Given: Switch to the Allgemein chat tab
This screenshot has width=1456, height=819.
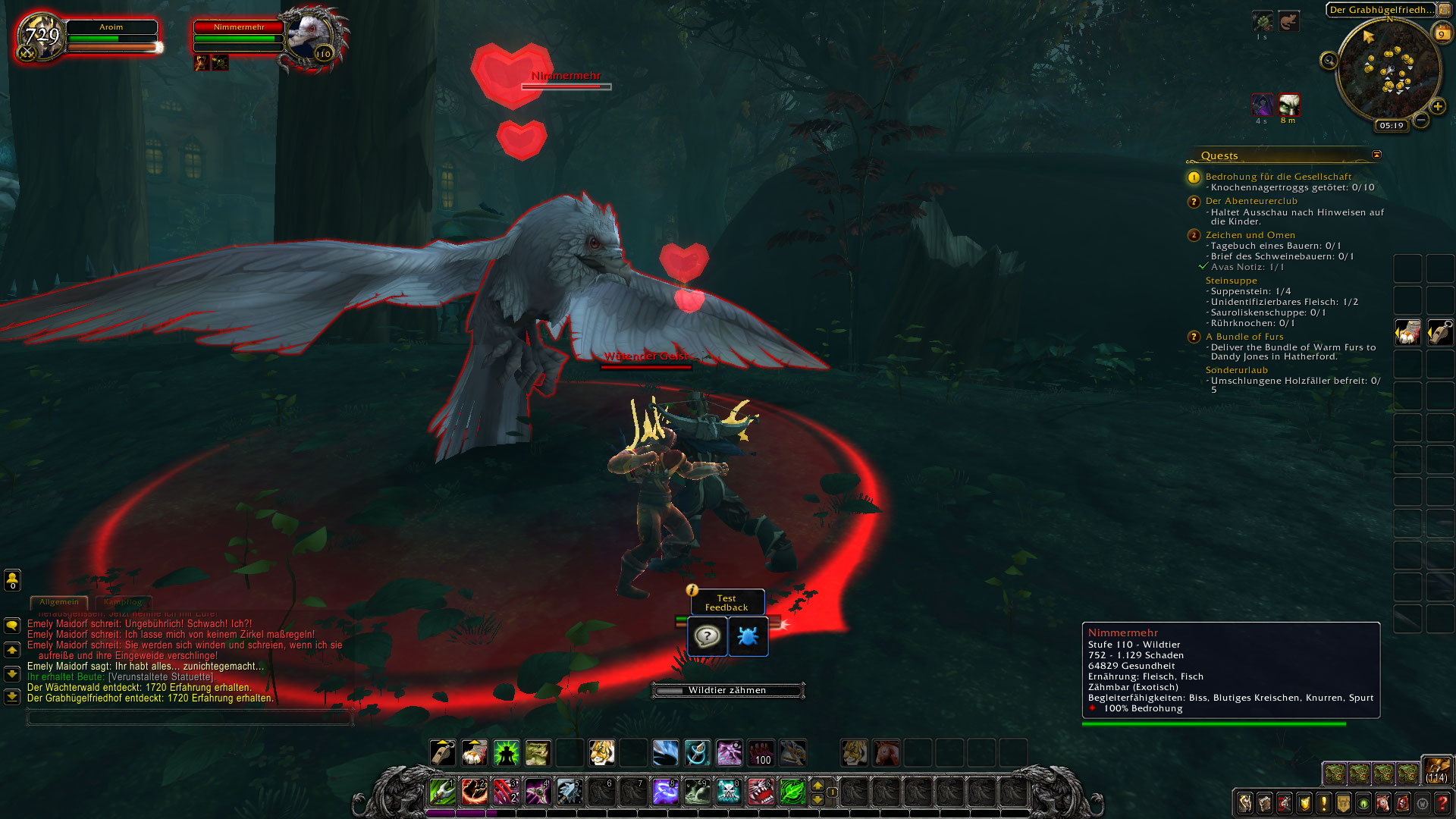Looking at the screenshot, I should (x=59, y=602).
